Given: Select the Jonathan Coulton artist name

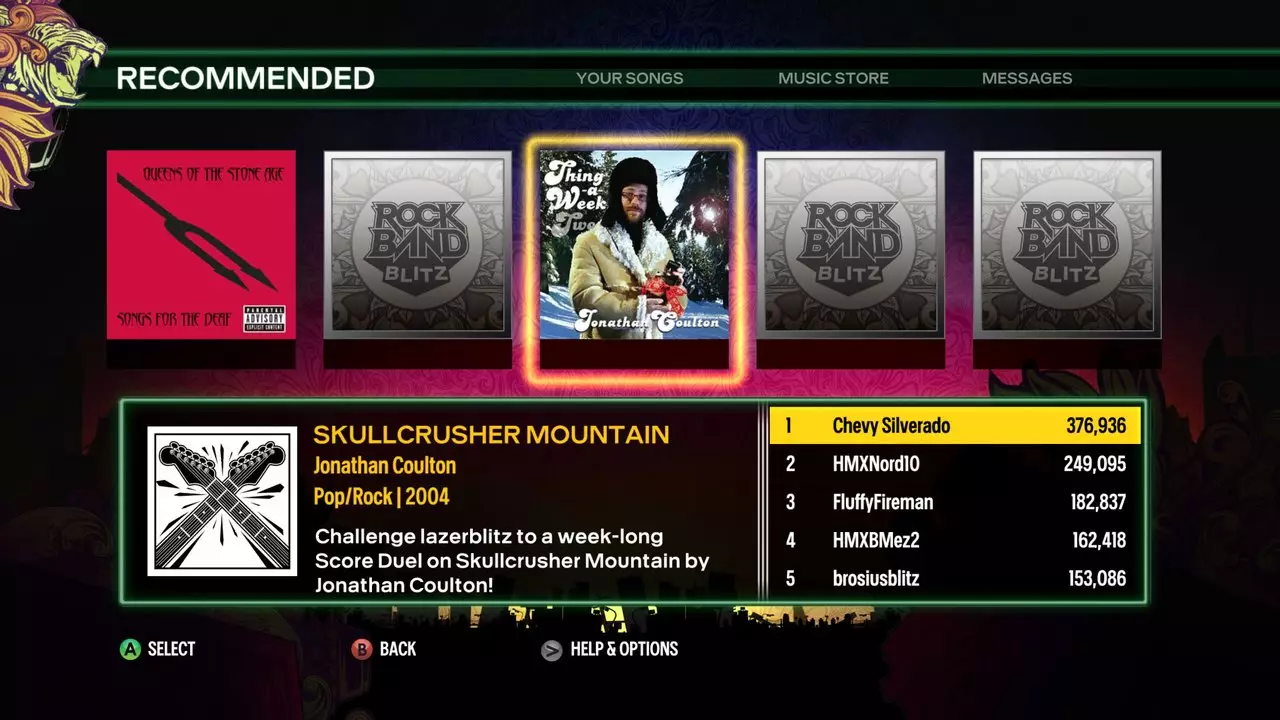Looking at the screenshot, I should click(385, 466).
